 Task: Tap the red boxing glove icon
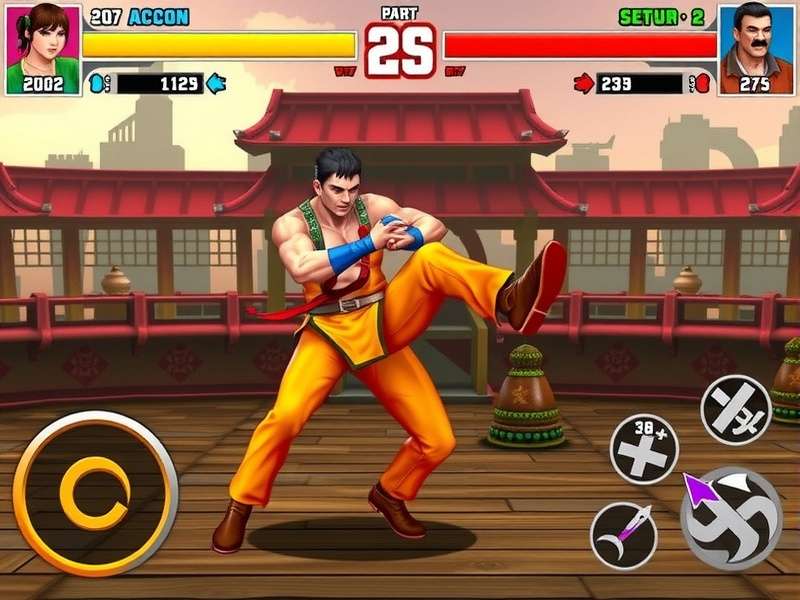[x=701, y=84]
